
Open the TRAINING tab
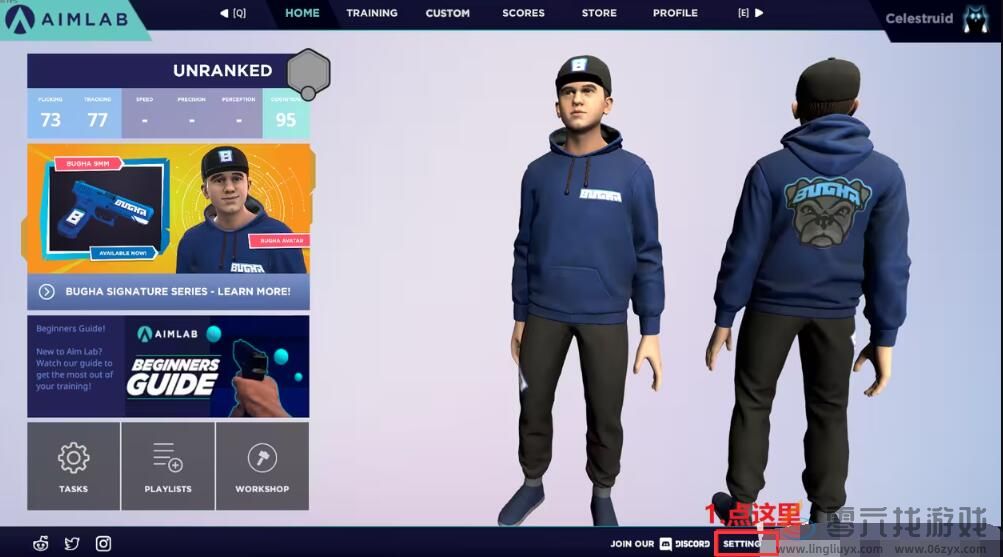372,13
